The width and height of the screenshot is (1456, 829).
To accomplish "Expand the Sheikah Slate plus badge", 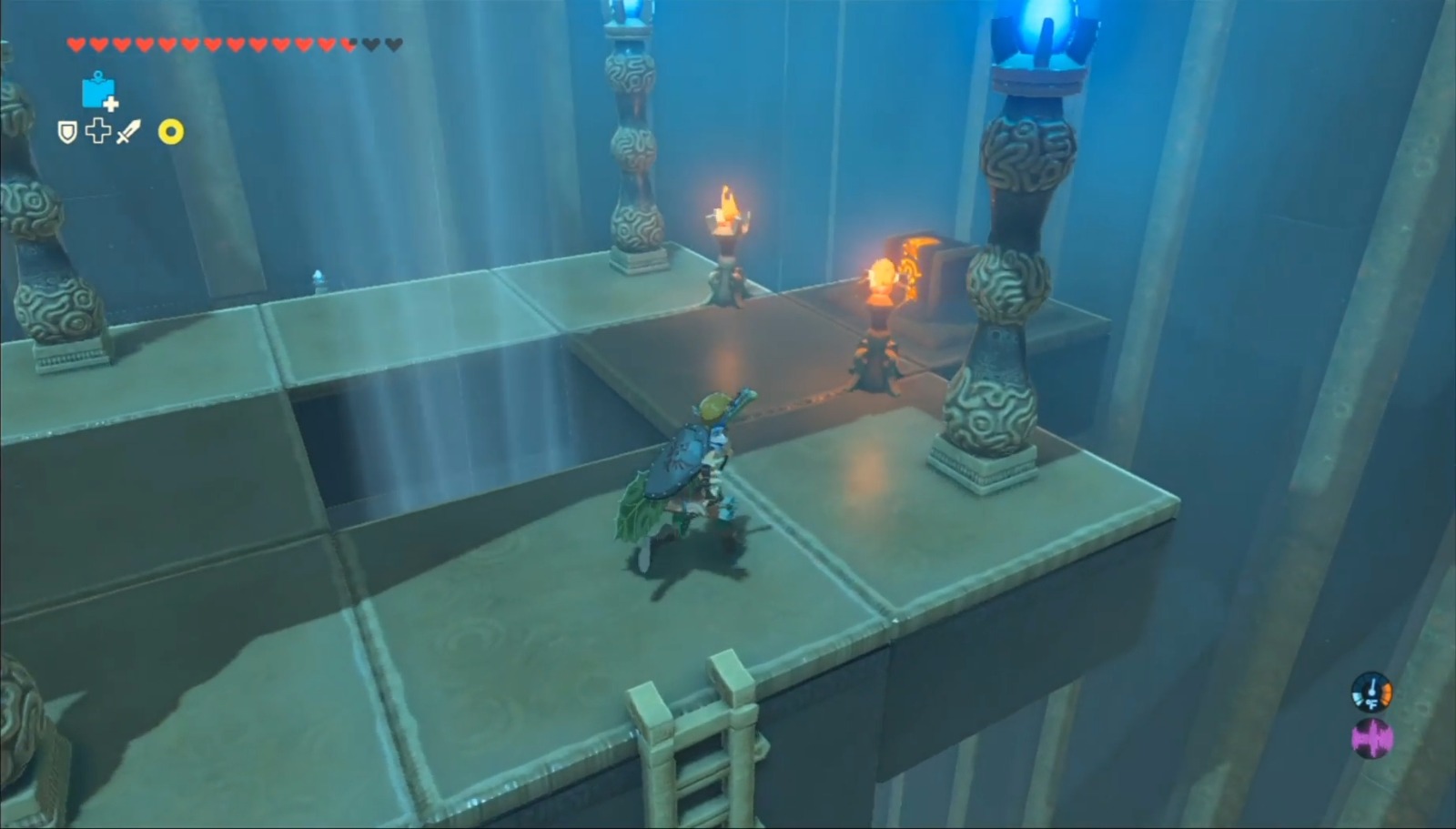I will tap(110, 105).
